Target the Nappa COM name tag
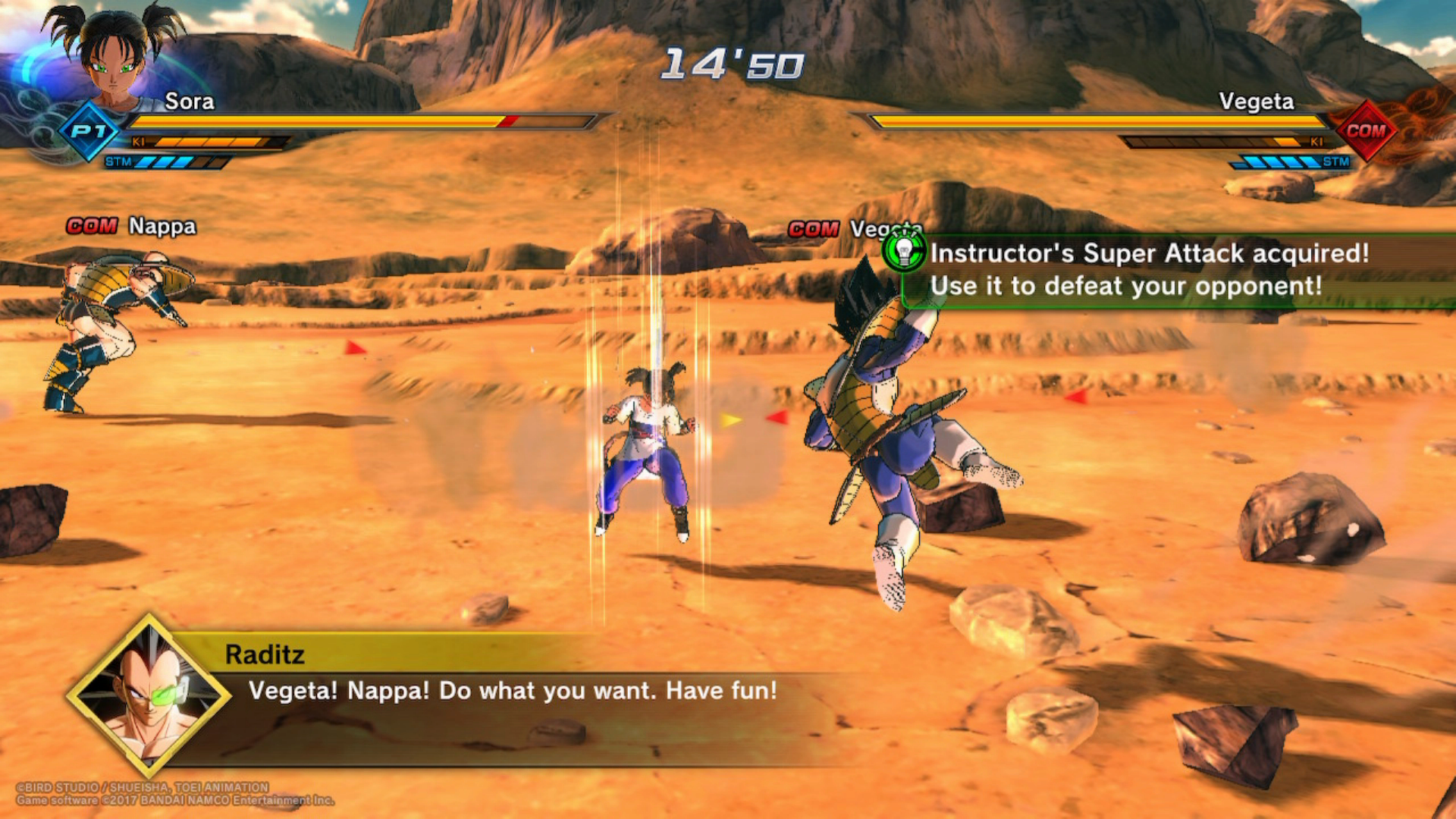The height and width of the screenshot is (819, 1456). click(x=131, y=226)
